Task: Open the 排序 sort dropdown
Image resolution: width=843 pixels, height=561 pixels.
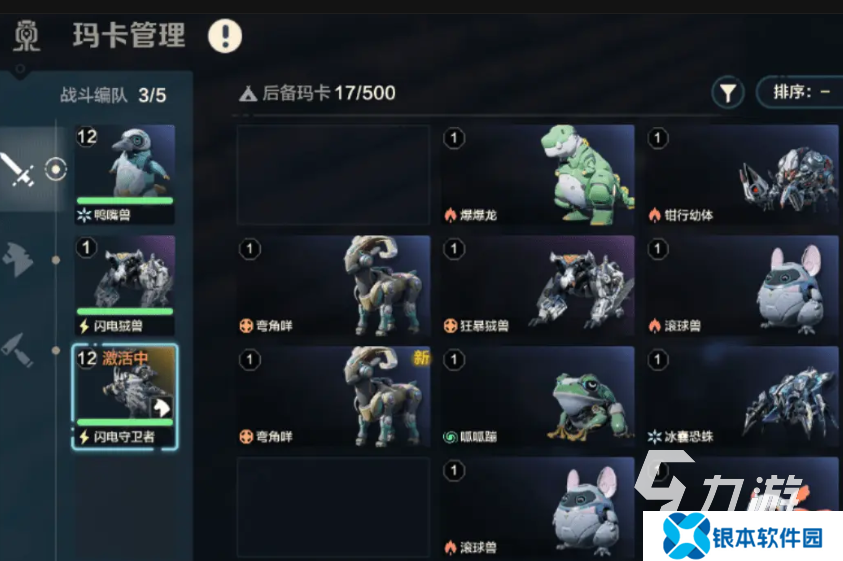Action: click(800, 92)
